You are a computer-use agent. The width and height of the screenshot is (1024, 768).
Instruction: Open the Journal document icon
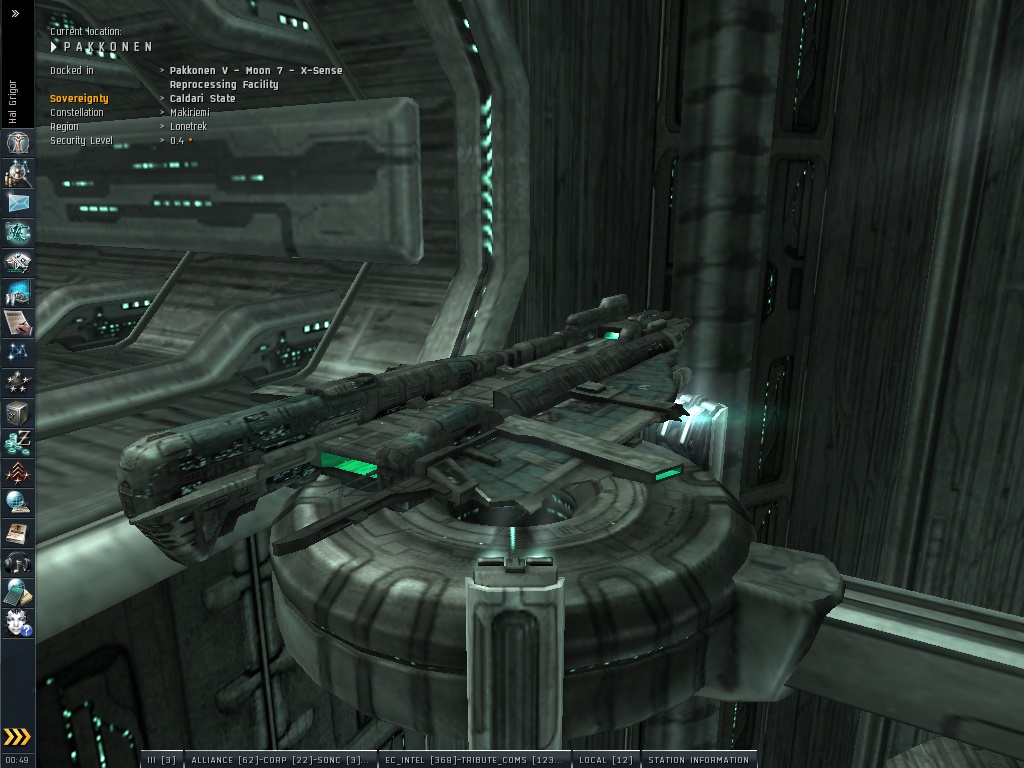17,322
